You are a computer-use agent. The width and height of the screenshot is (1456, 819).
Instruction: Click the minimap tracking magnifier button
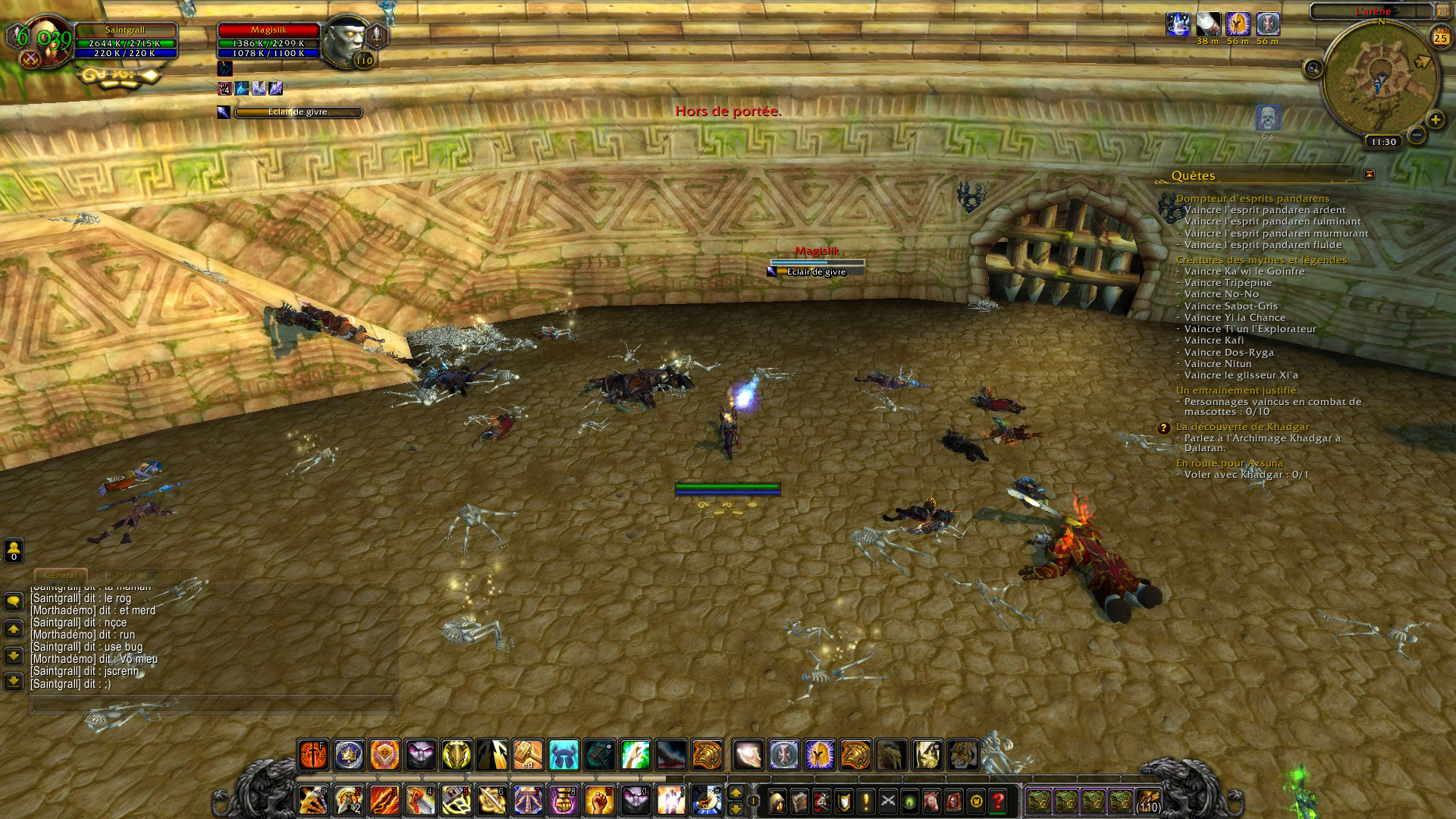coord(1313,69)
